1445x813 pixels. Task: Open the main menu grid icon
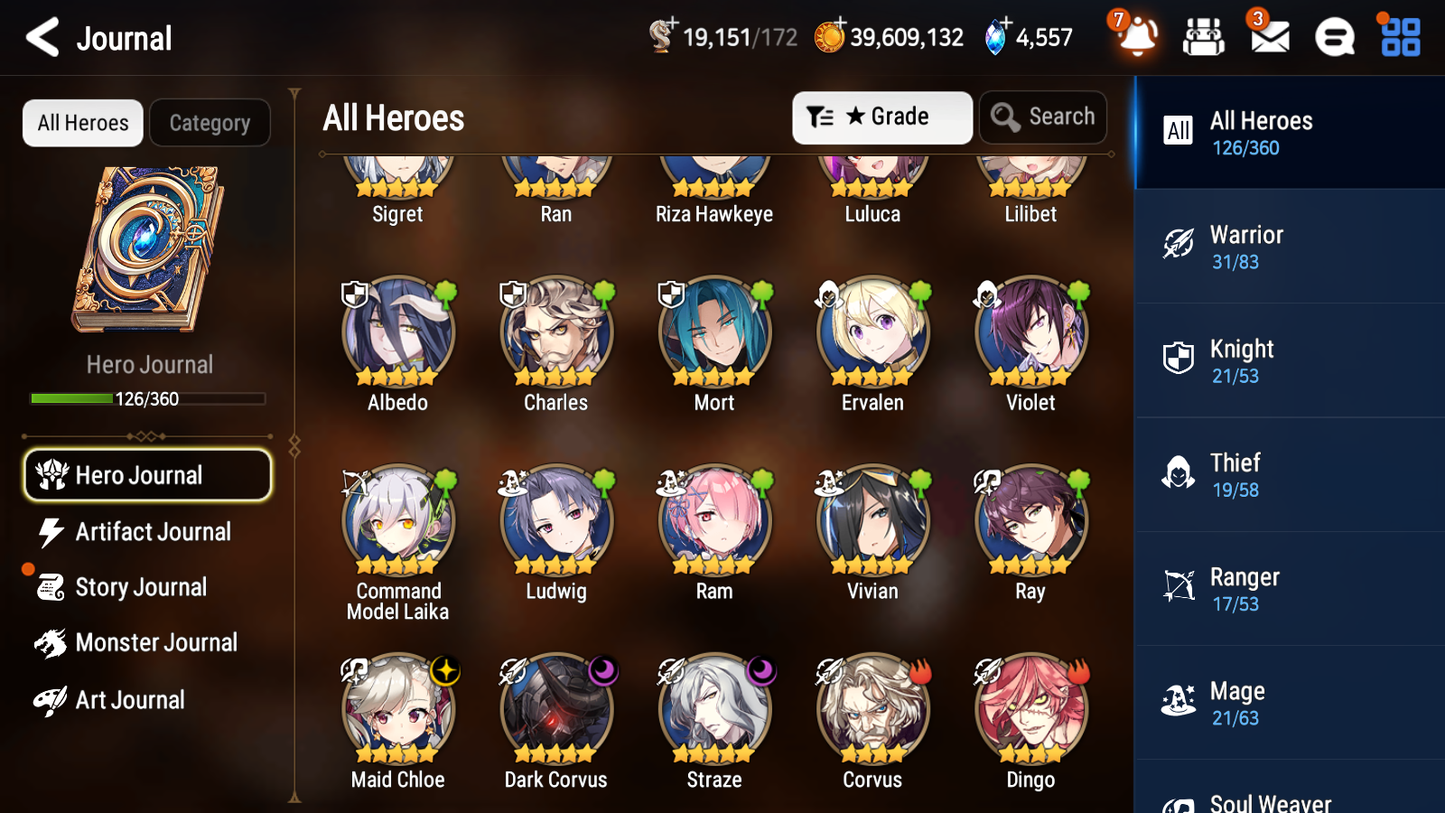[x=1399, y=36]
